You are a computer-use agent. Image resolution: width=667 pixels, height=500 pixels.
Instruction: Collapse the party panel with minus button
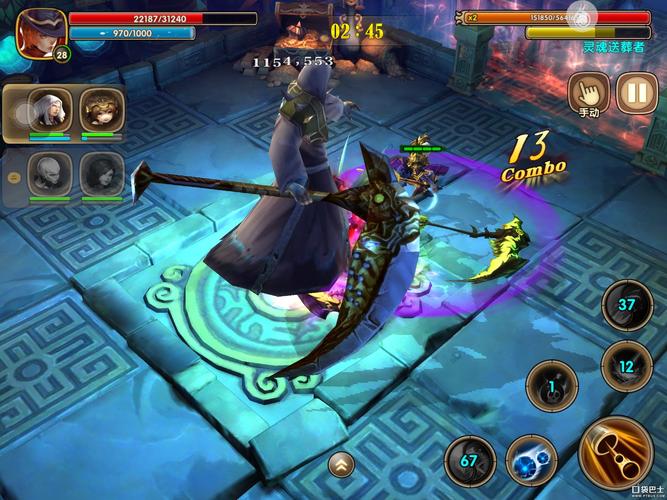(x=12, y=177)
